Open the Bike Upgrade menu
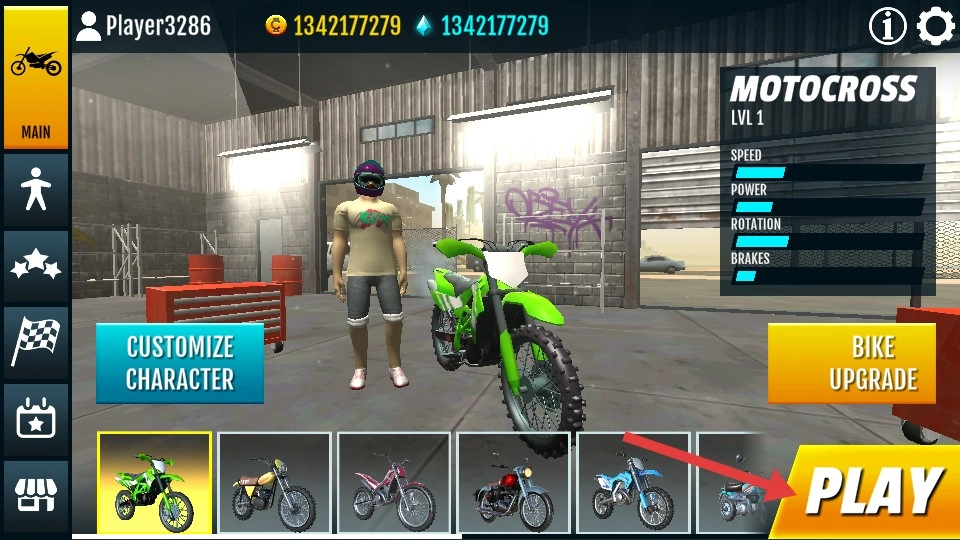960x540 pixels. 852,363
